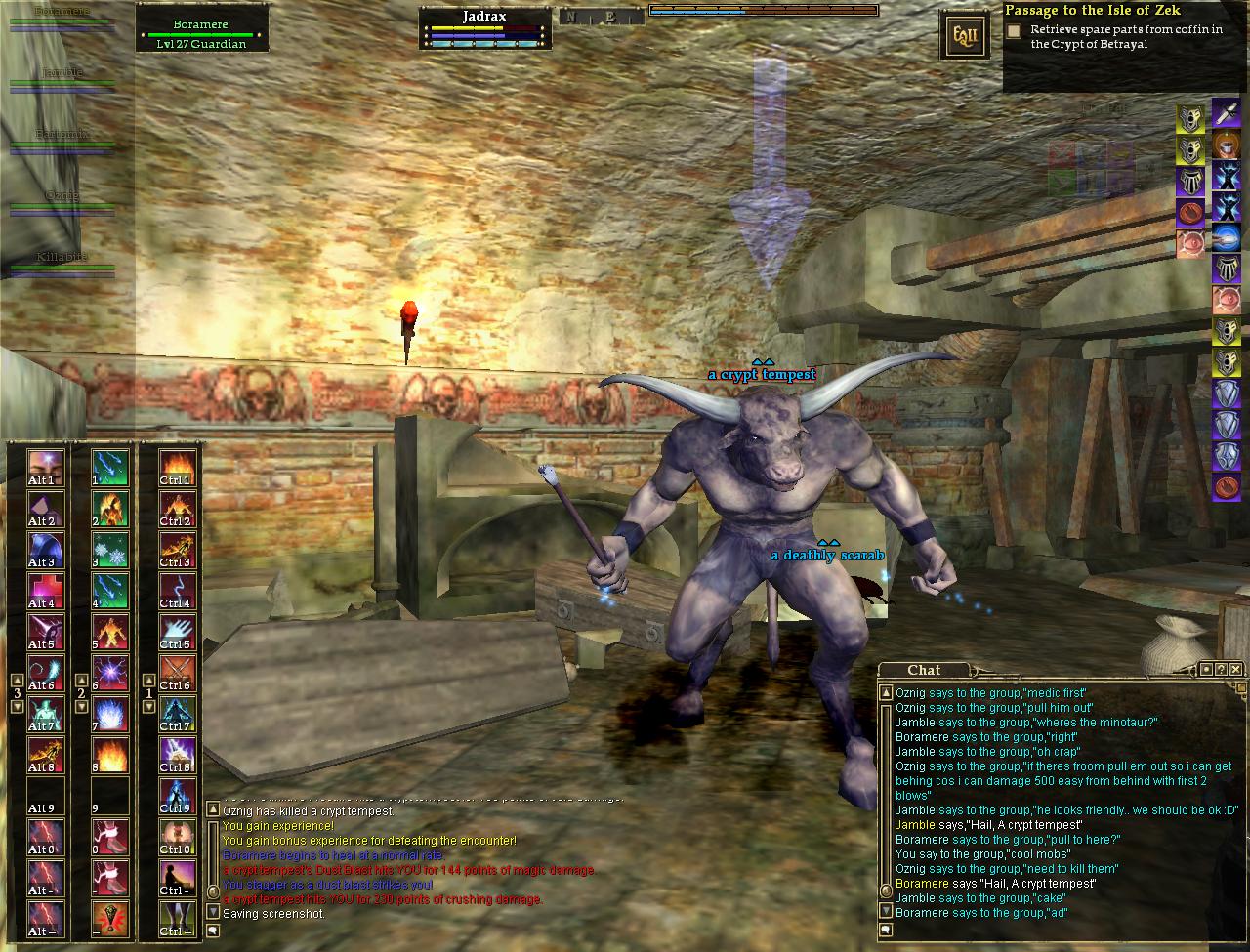Select the Chat tab
The image size is (1250, 952).
[923, 670]
